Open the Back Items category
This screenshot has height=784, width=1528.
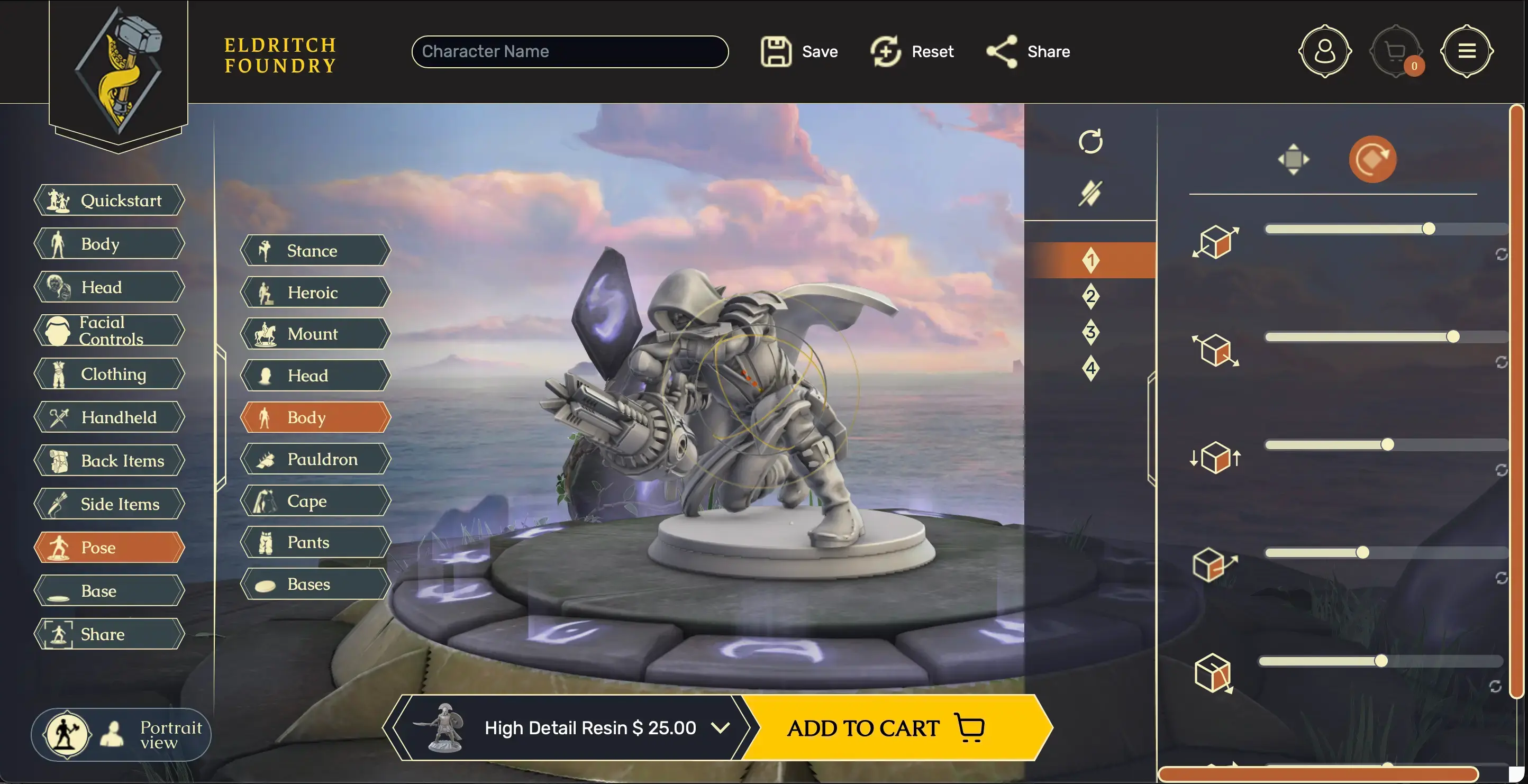pos(108,460)
